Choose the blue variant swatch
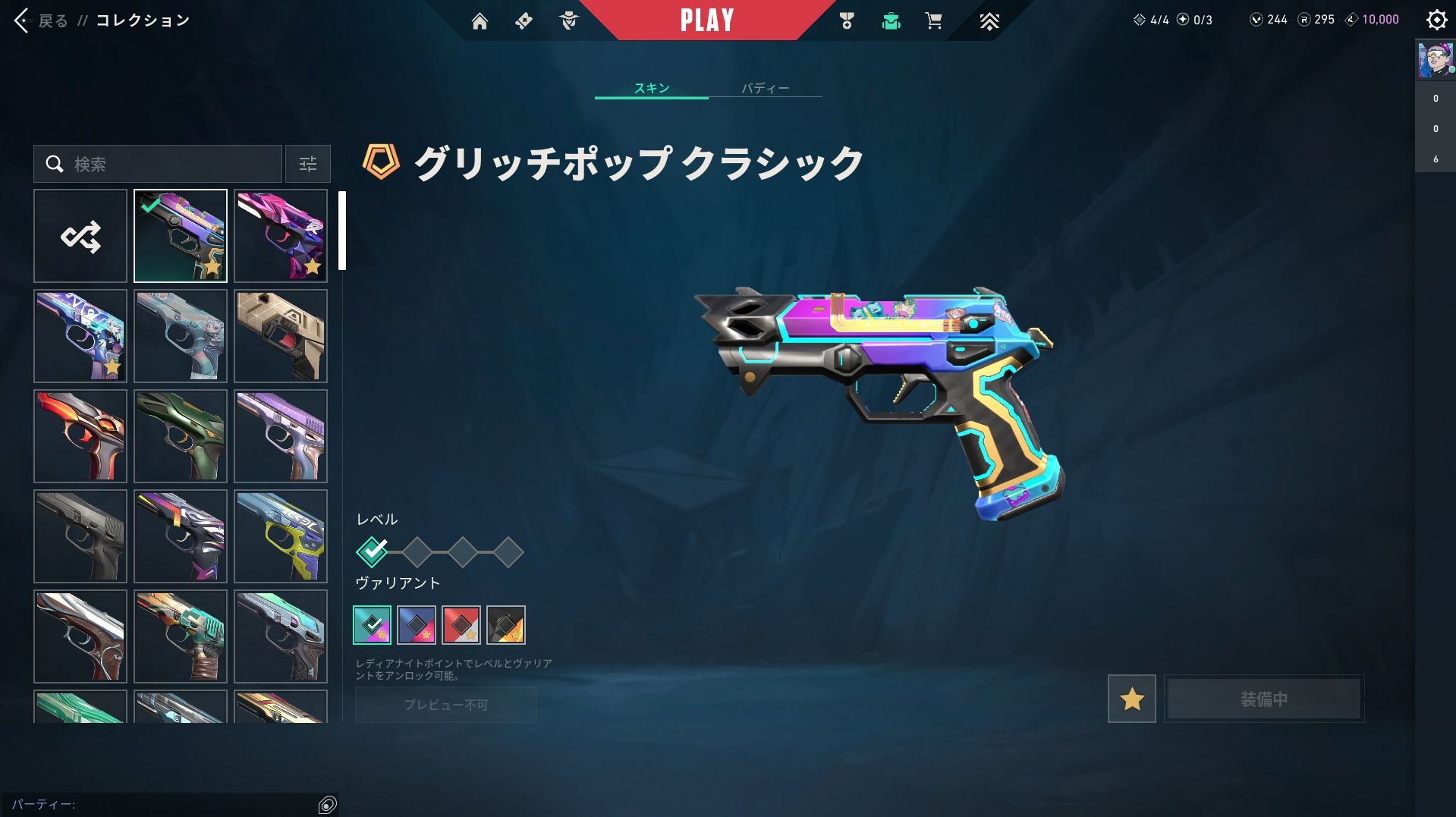 tap(417, 625)
